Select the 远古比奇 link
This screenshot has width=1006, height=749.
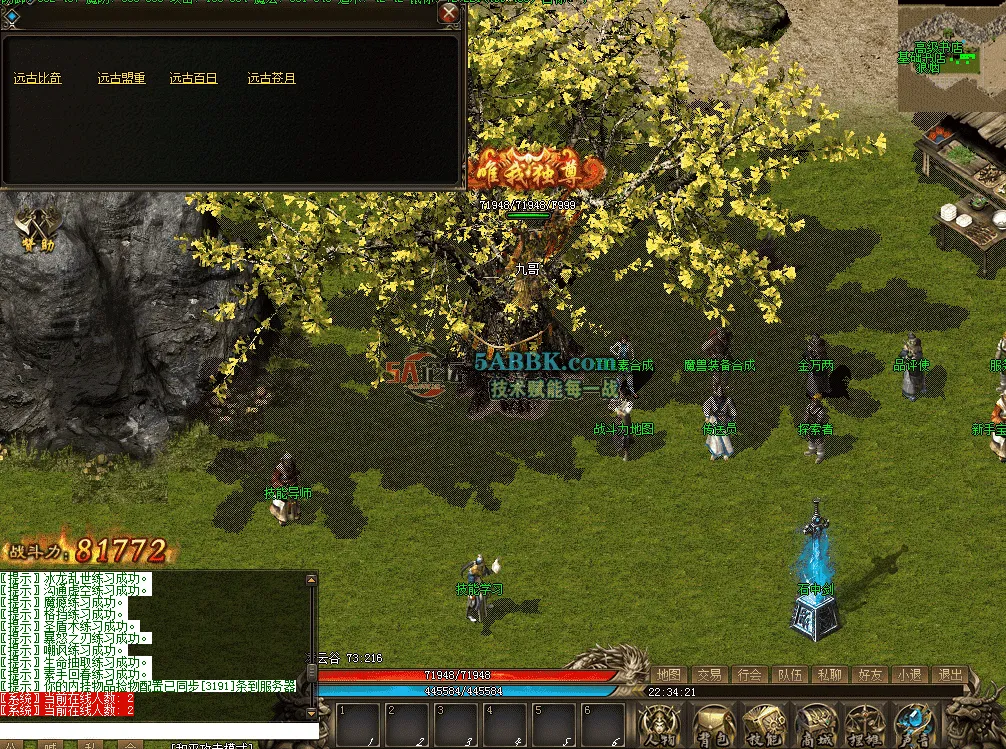pos(38,78)
